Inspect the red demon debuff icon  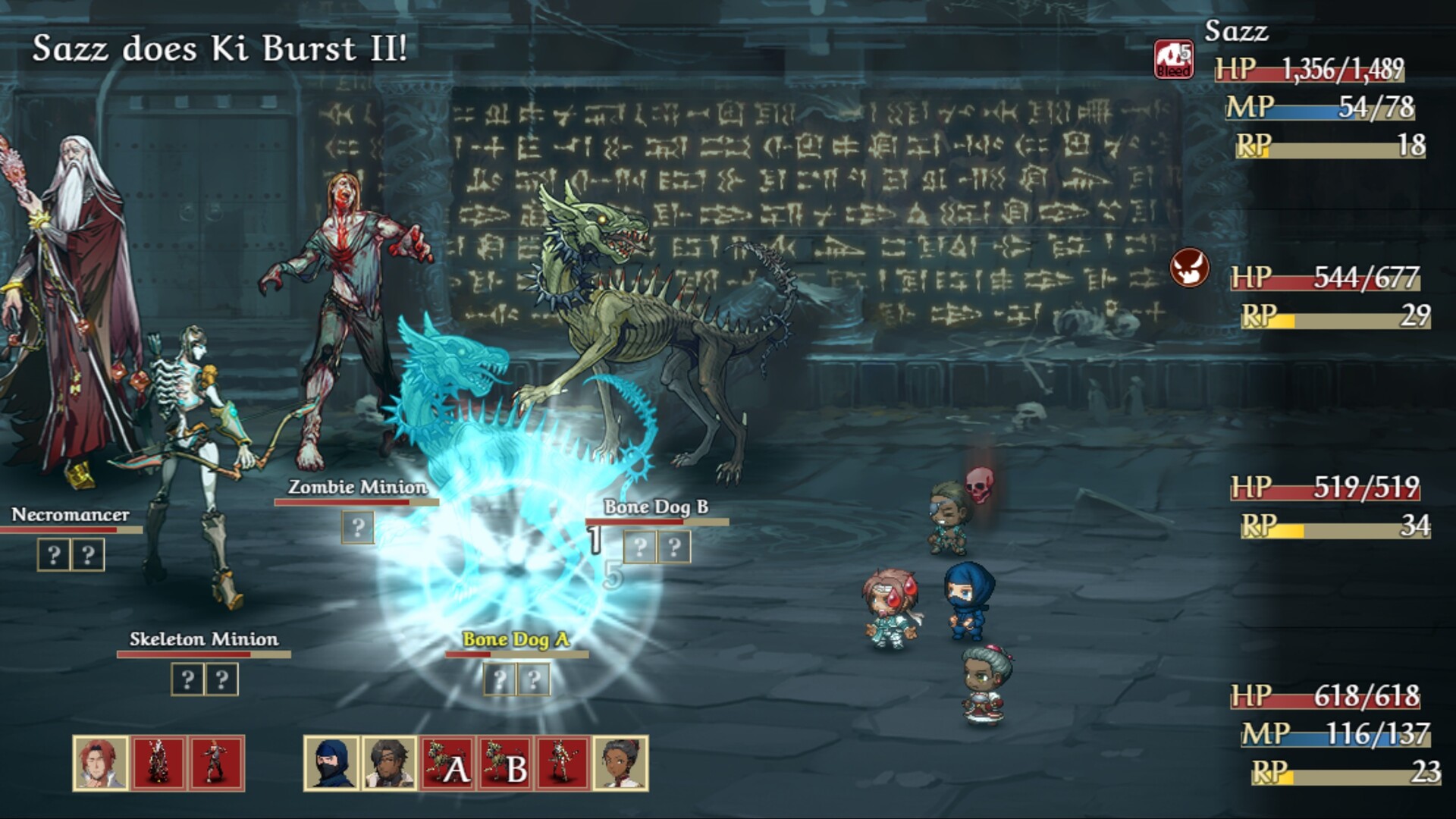coord(1189,268)
